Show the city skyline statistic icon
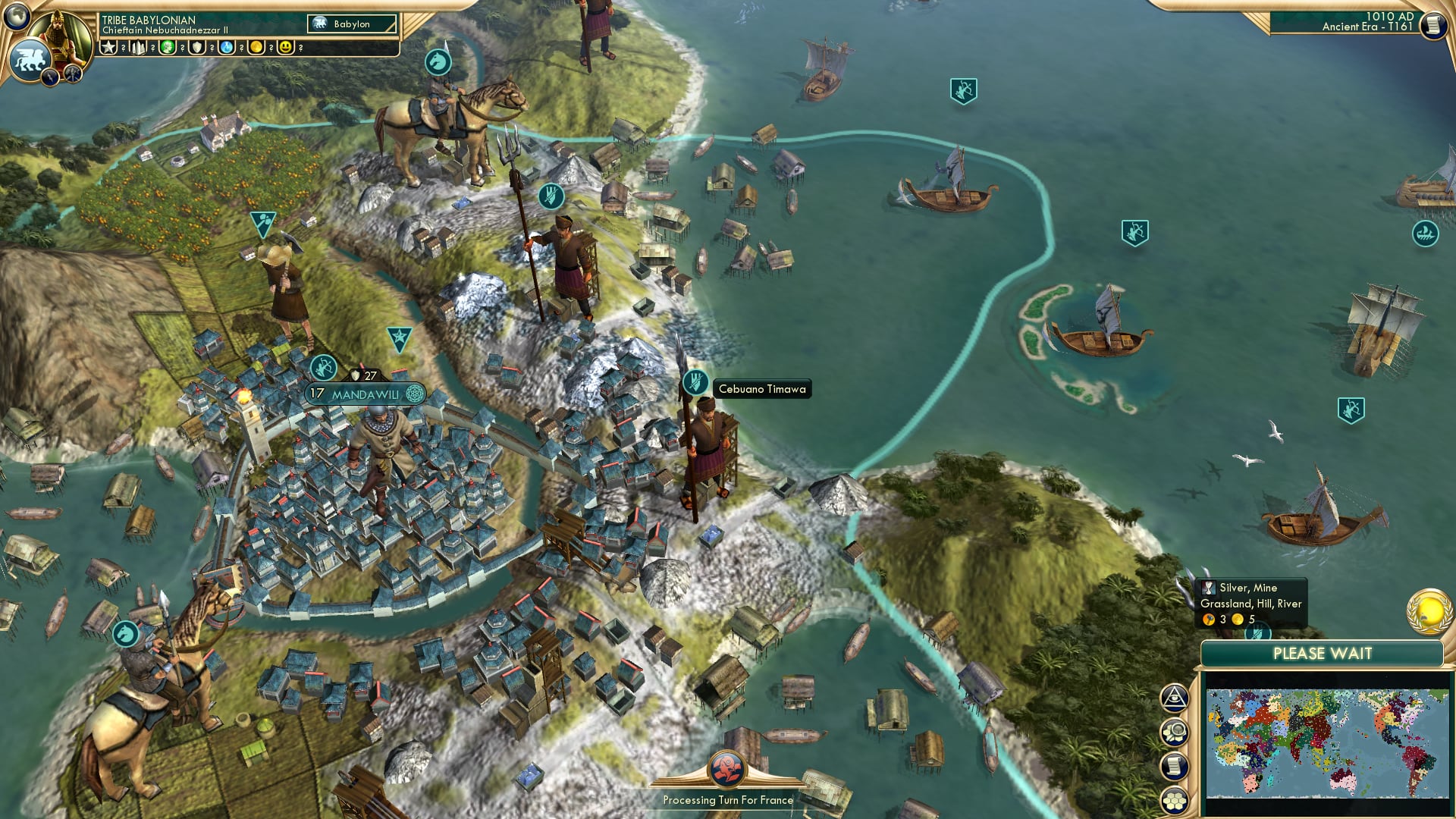This screenshot has height=819, width=1456. [x=138, y=48]
